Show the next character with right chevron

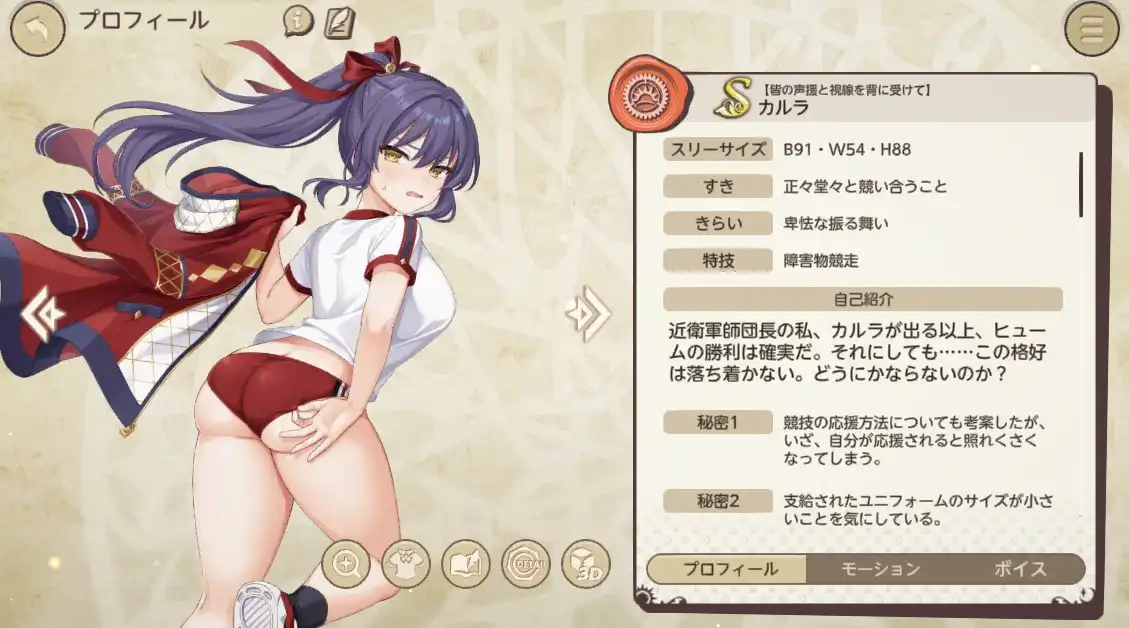586,315
